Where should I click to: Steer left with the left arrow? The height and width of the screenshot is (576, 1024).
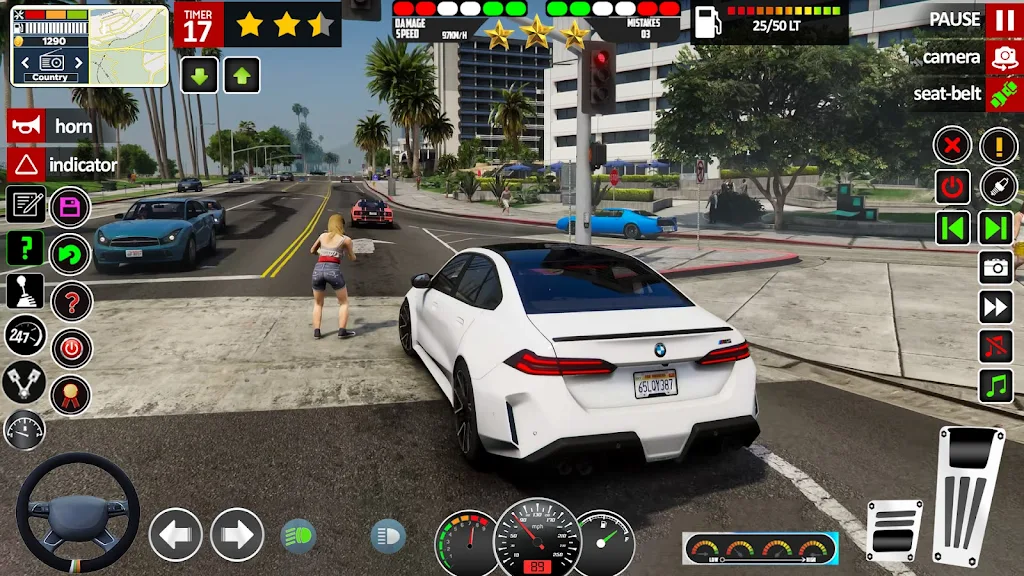point(176,535)
